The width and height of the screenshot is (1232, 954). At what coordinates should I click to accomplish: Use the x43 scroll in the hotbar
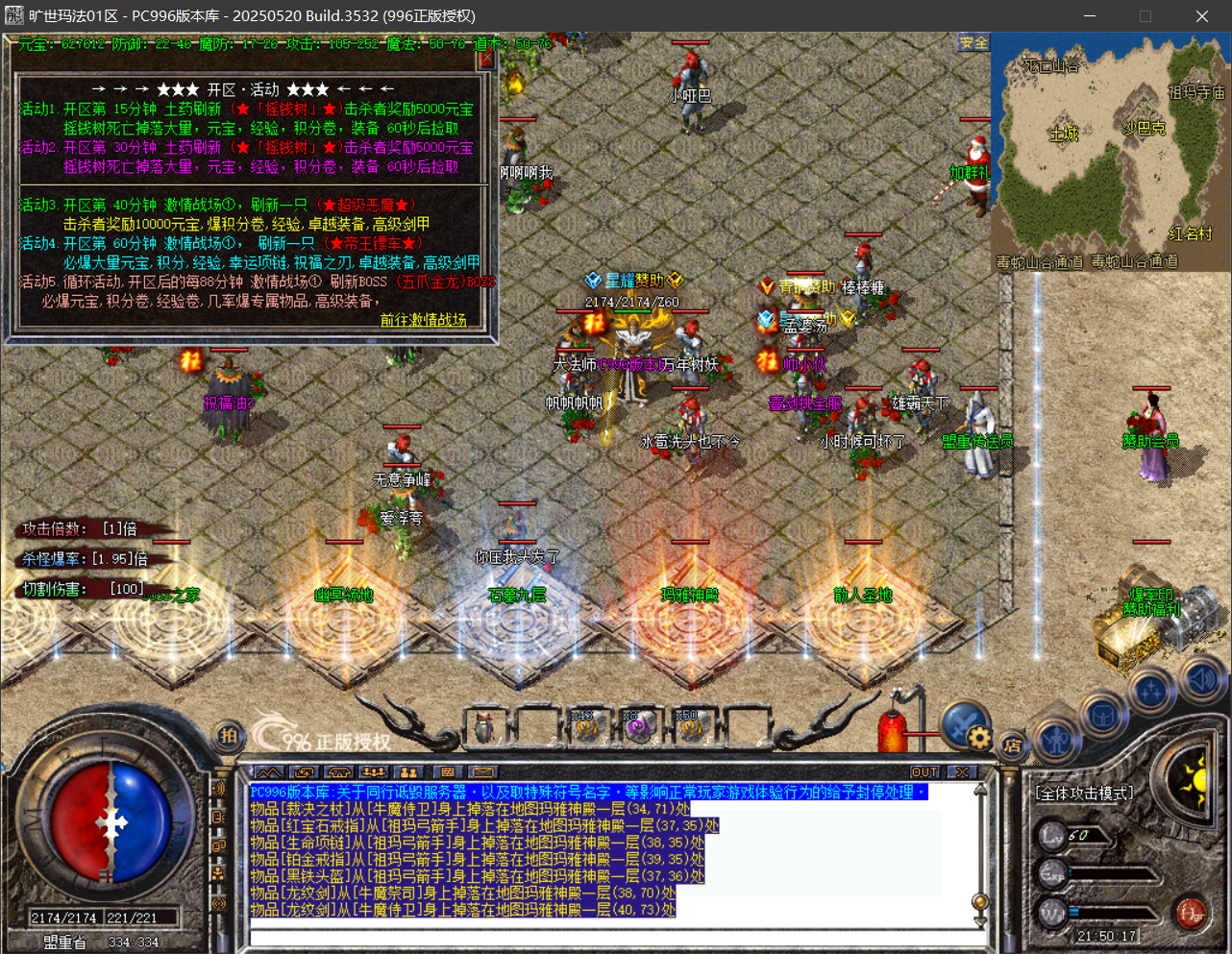point(586,727)
